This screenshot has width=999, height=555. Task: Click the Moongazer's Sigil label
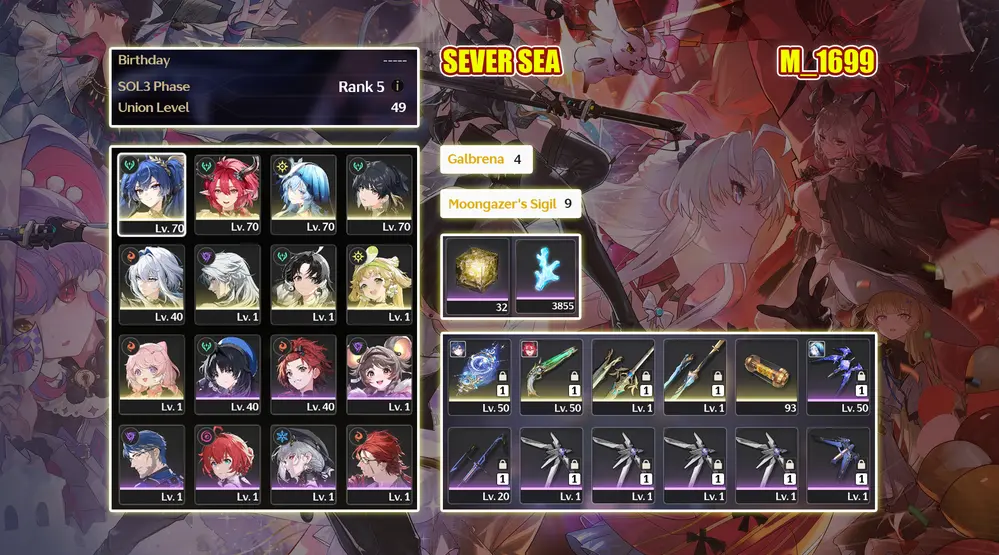tap(510, 204)
